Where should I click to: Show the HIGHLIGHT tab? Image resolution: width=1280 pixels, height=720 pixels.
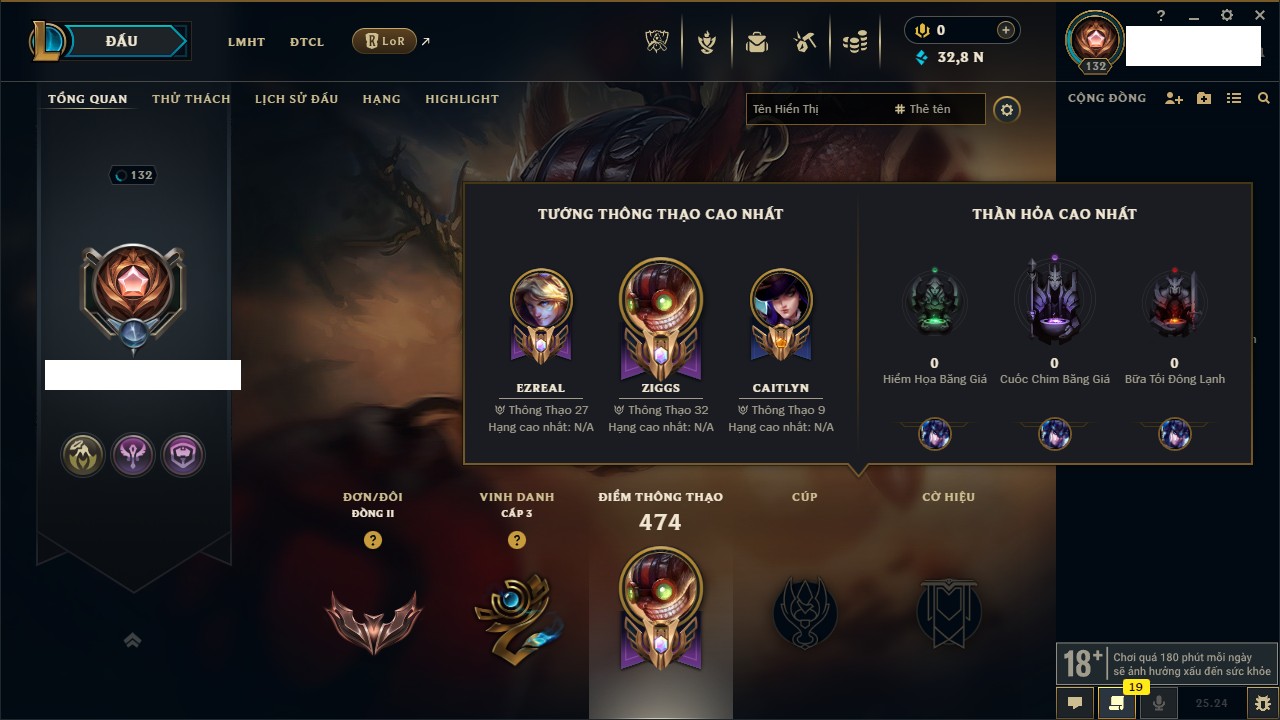click(x=461, y=99)
